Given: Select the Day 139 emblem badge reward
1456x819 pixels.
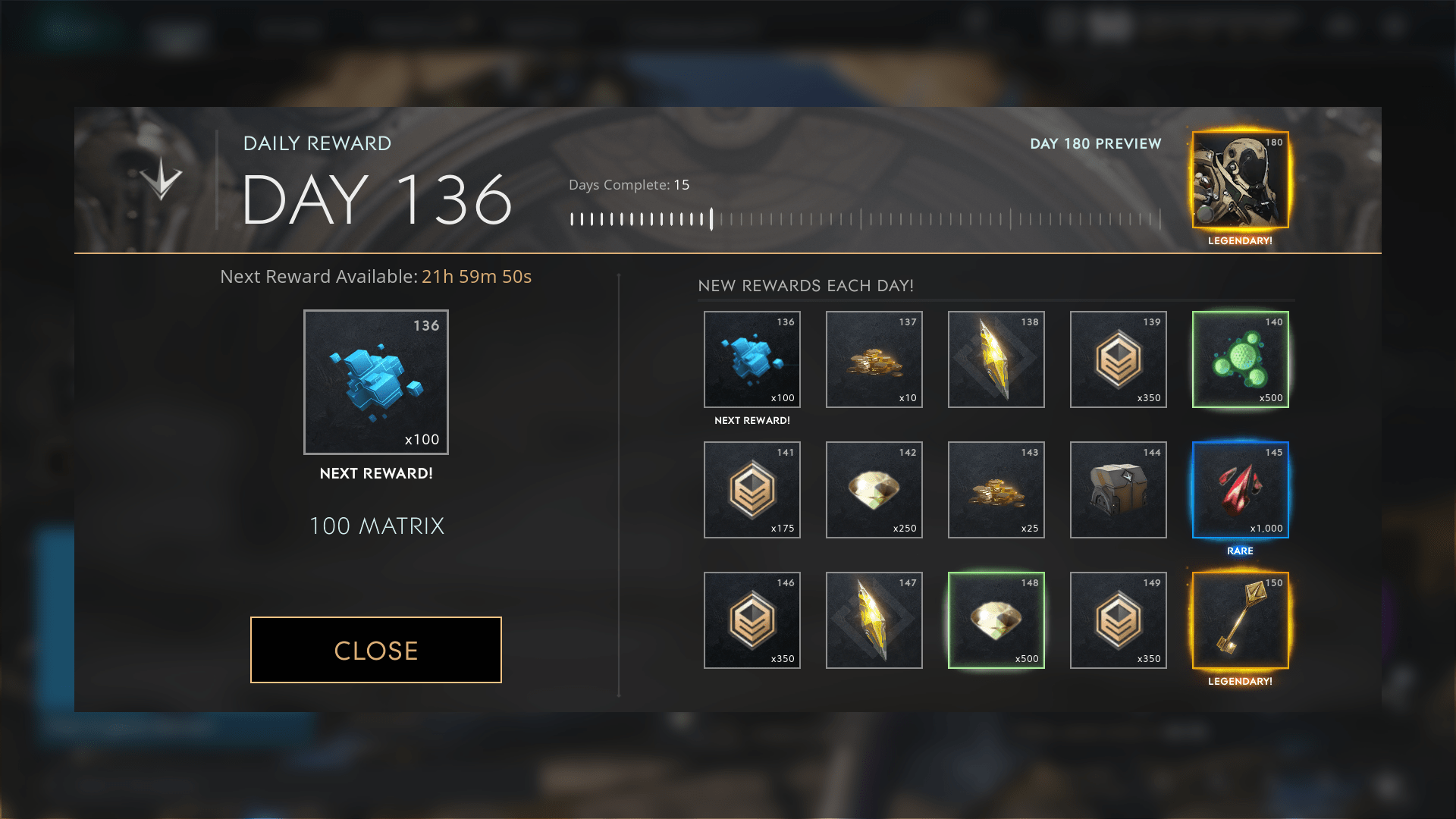Looking at the screenshot, I should (x=1118, y=359).
